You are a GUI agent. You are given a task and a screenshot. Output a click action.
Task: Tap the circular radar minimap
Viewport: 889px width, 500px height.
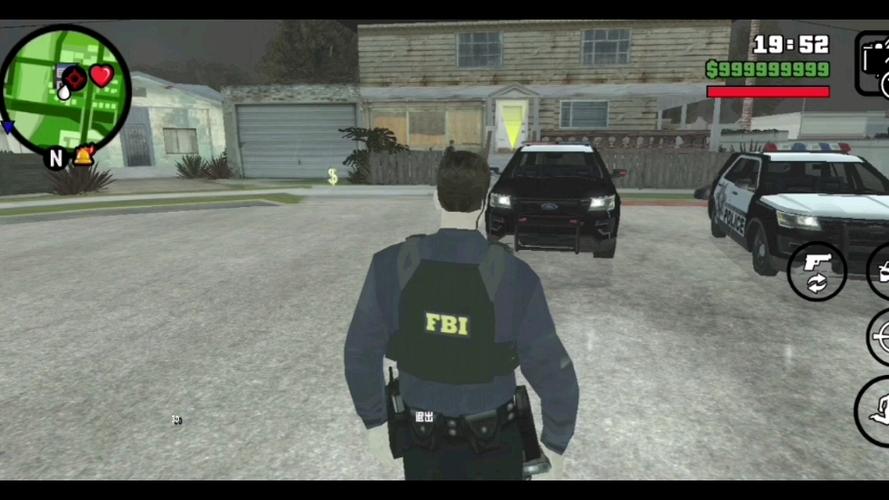pyautogui.click(x=65, y=90)
